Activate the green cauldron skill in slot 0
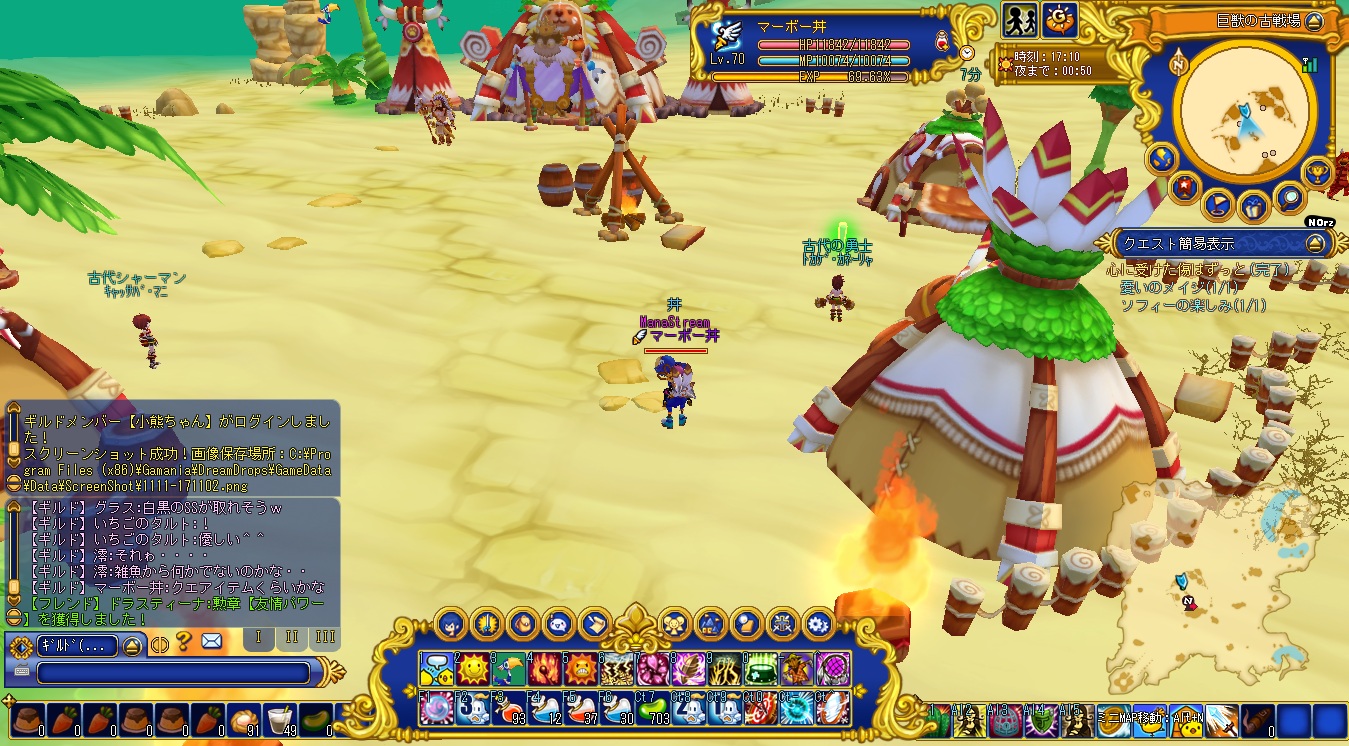 click(x=762, y=668)
